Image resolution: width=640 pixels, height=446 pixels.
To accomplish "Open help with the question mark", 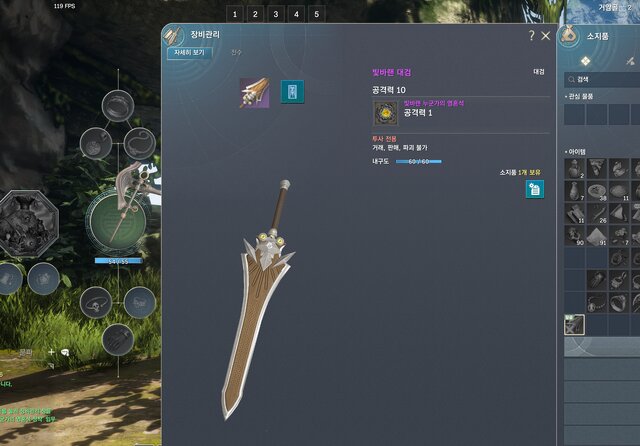I will pyautogui.click(x=531, y=36).
